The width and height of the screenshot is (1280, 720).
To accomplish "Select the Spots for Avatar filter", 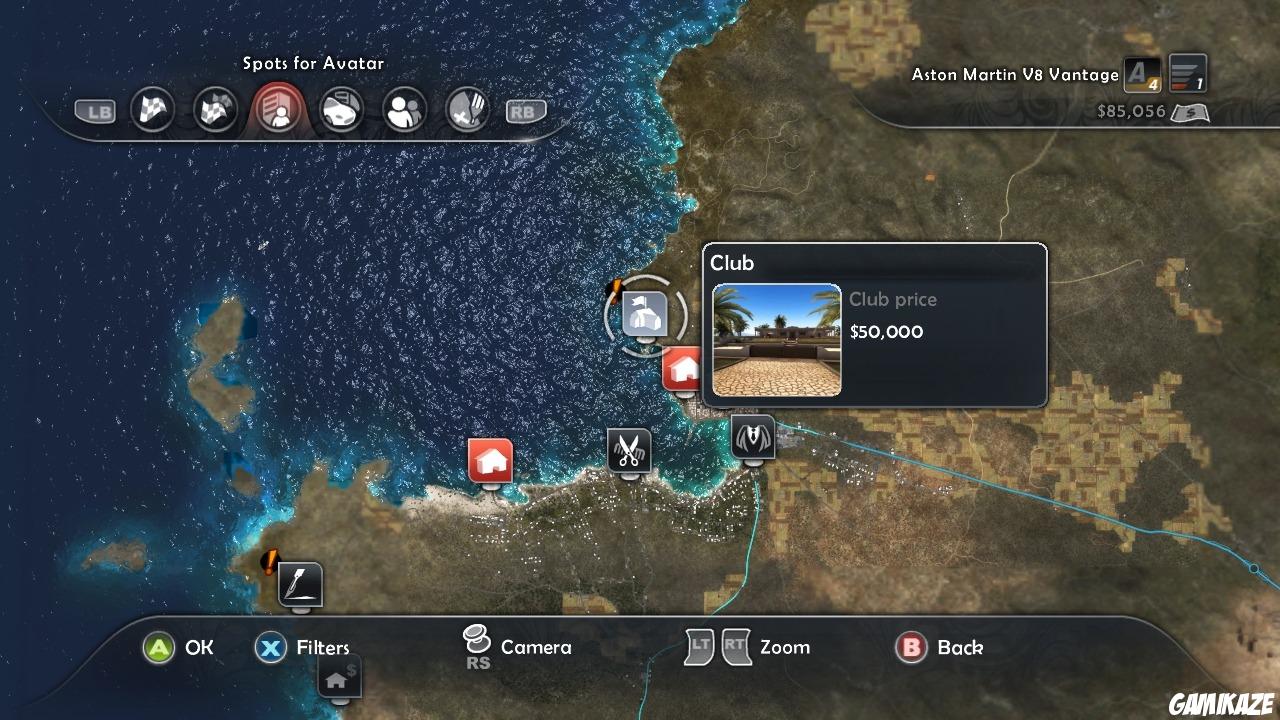I will tap(278, 110).
